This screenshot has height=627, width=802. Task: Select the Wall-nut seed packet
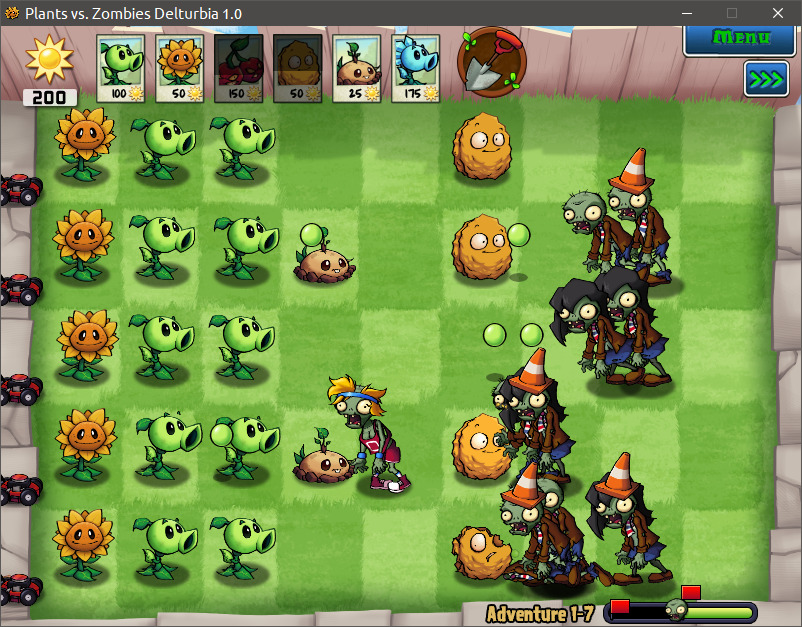click(298, 68)
